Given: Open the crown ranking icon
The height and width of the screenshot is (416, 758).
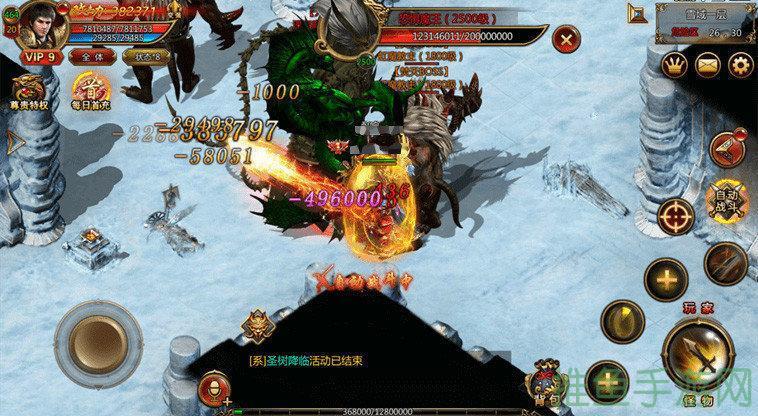Looking at the screenshot, I should (675, 67).
